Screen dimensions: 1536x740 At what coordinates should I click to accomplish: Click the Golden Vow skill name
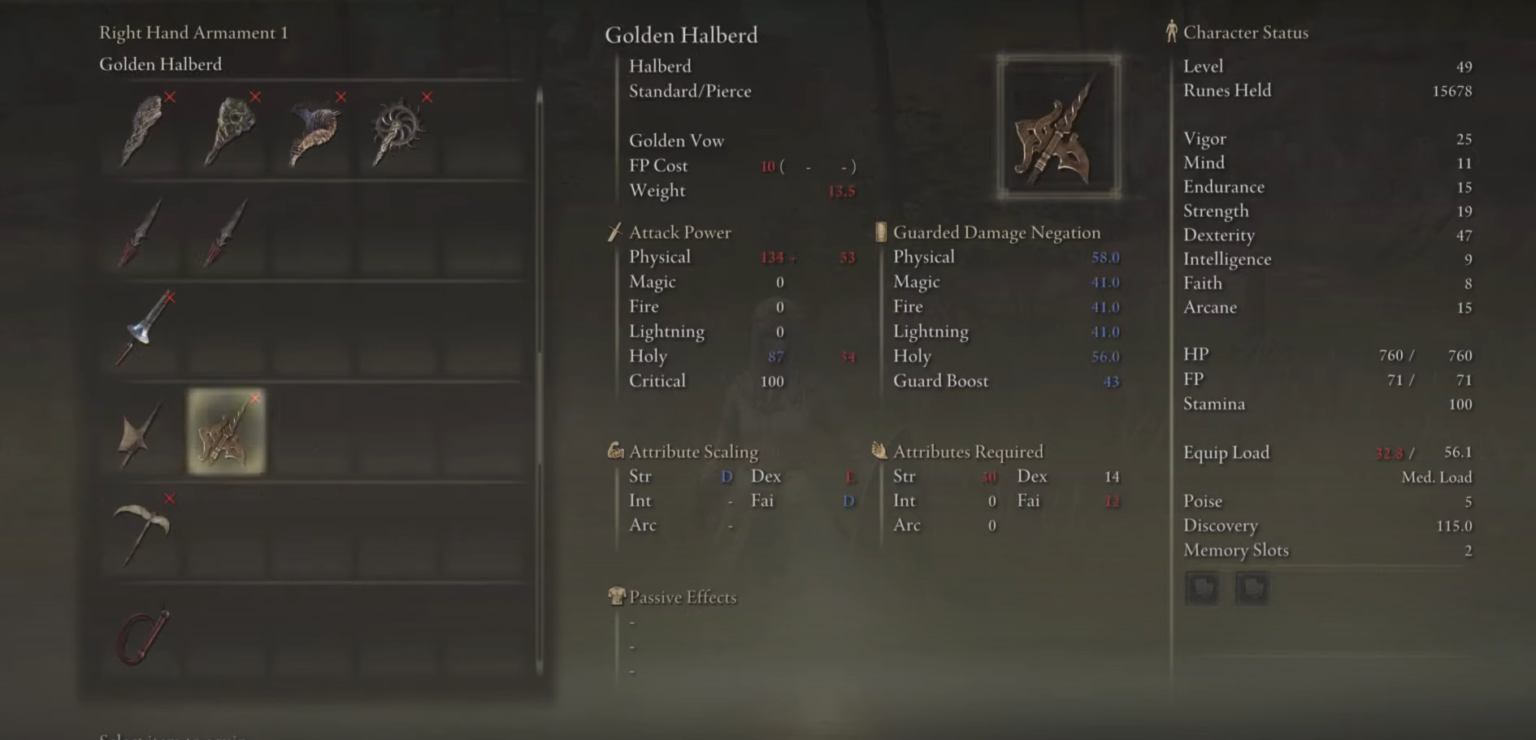pyautogui.click(x=676, y=140)
